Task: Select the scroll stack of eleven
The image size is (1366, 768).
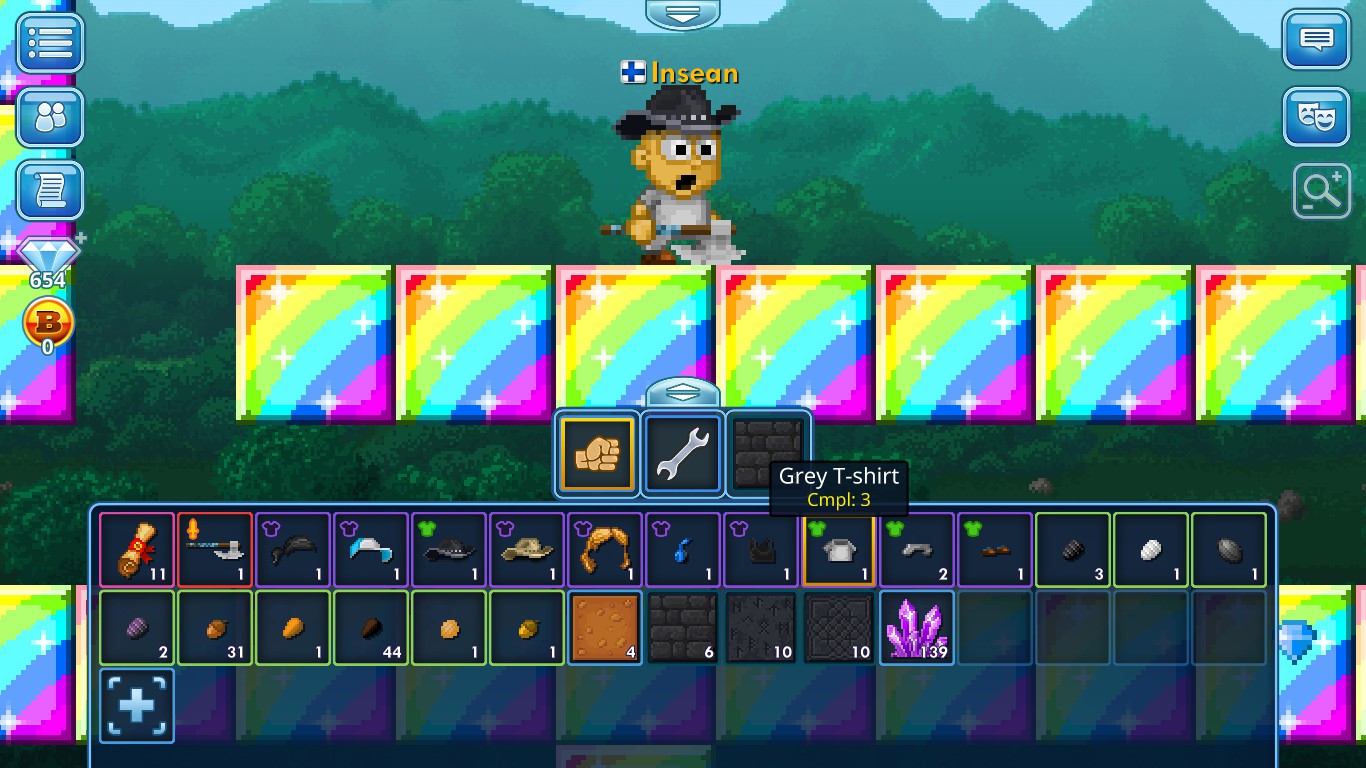Action: (x=136, y=549)
